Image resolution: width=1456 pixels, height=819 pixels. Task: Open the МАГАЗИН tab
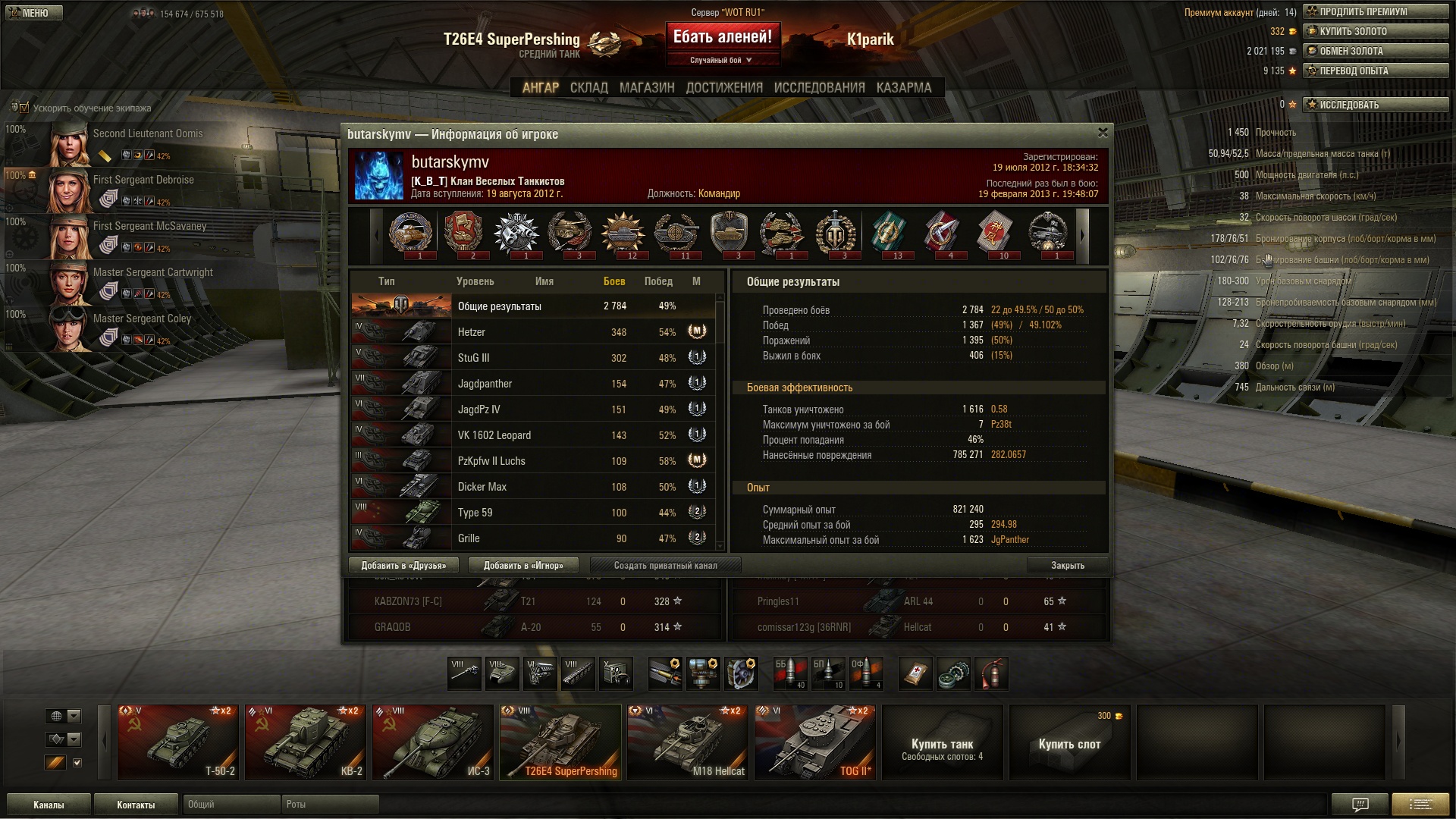646,88
